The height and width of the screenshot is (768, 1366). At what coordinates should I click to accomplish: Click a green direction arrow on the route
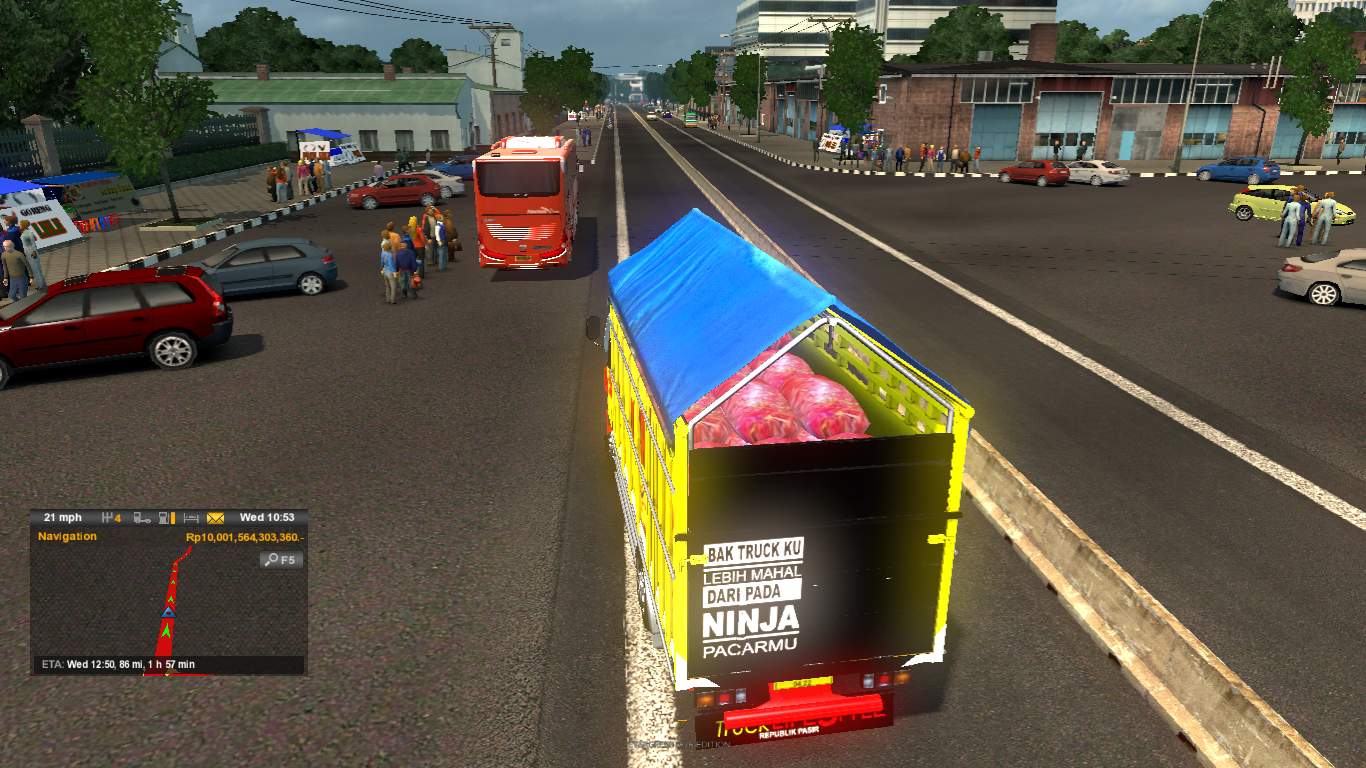[167, 629]
